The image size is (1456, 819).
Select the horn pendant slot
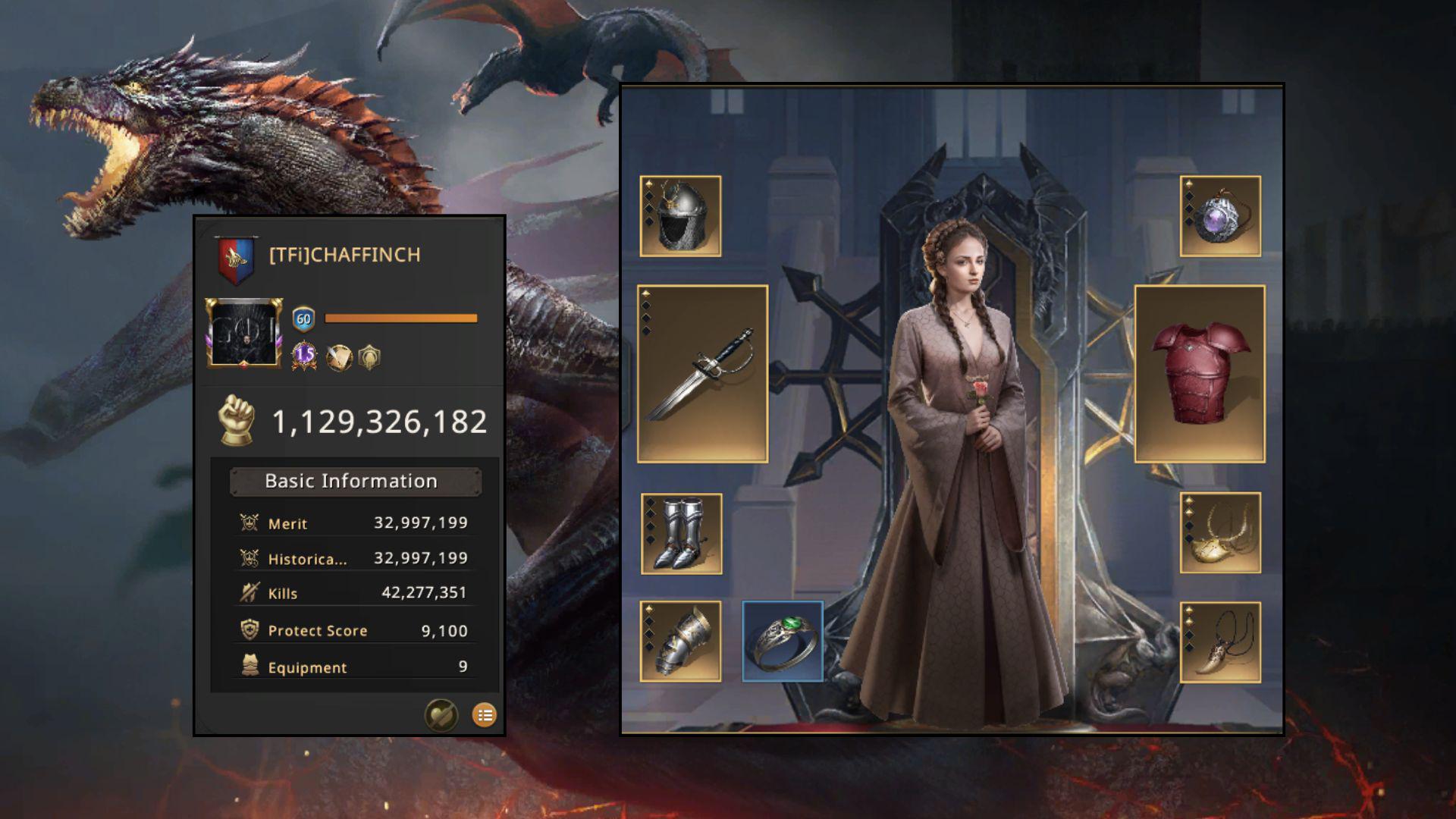pos(1220,642)
